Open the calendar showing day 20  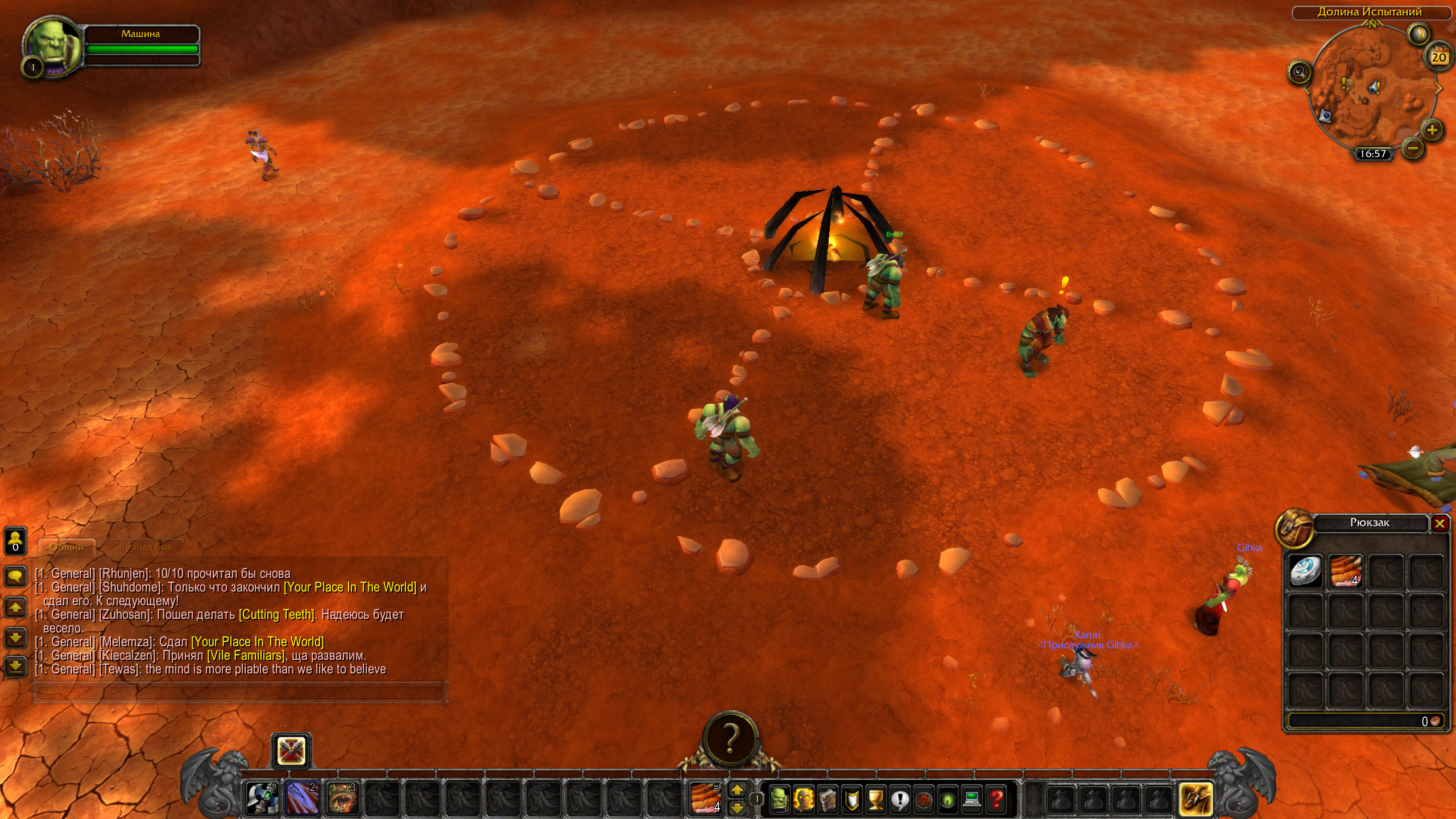click(1438, 57)
